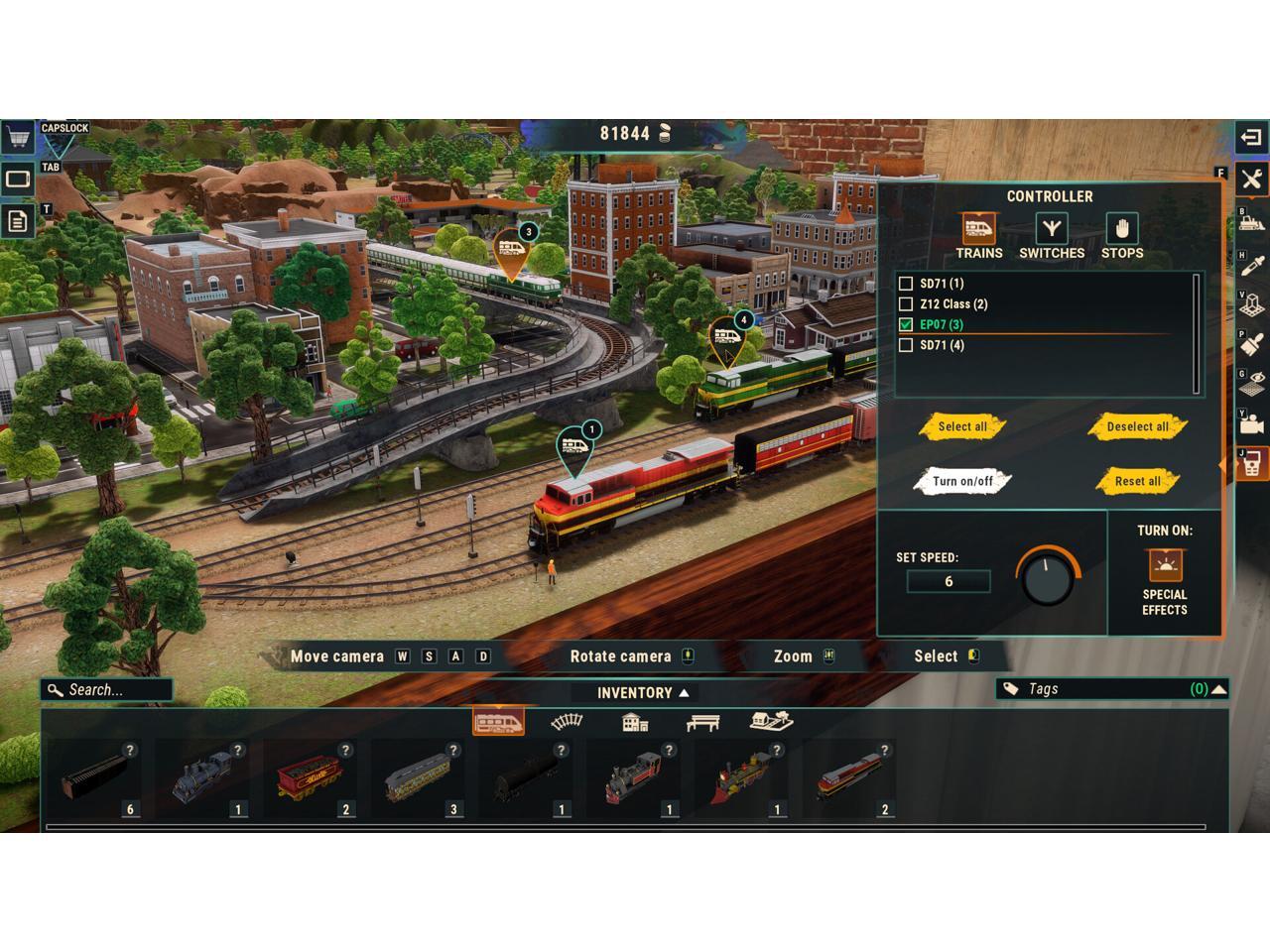Expand the Tags filter

(1218, 689)
